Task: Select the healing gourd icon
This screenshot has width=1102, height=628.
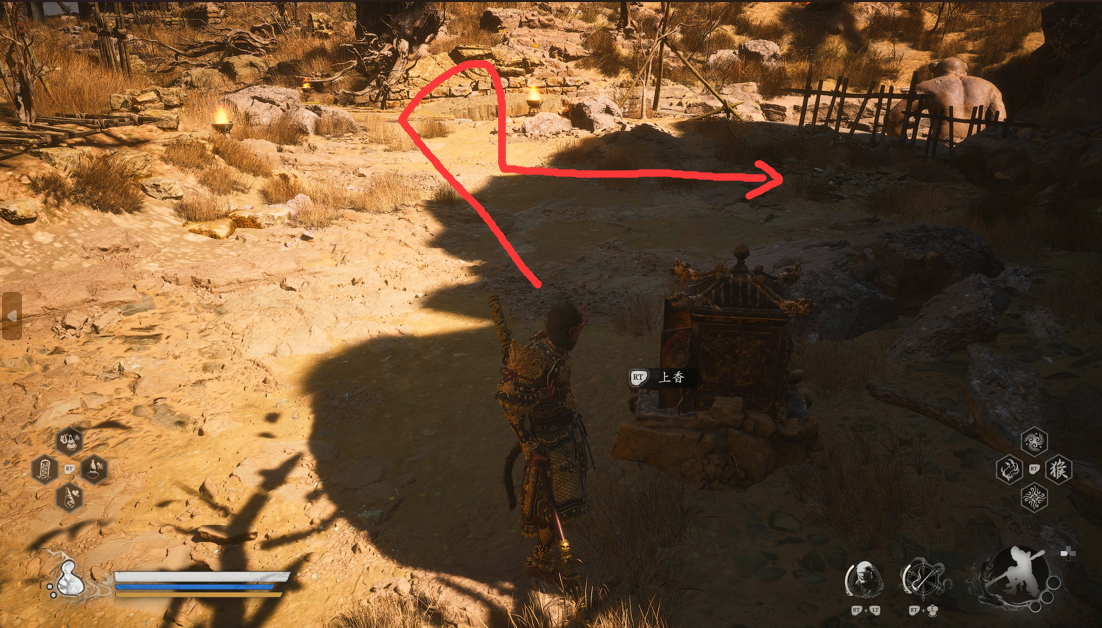Action: pos(70,579)
